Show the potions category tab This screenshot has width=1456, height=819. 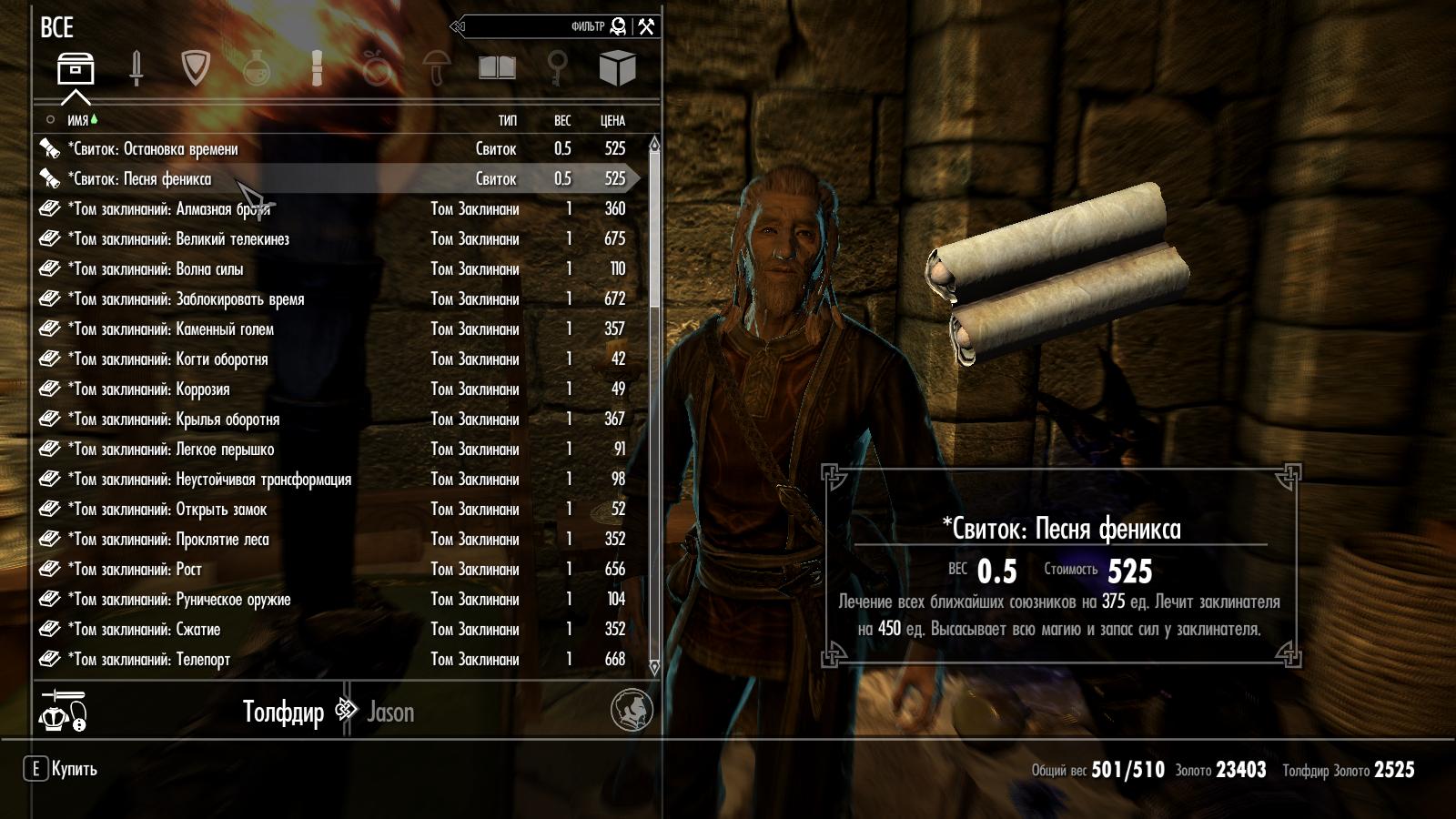pyautogui.click(x=258, y=69)
